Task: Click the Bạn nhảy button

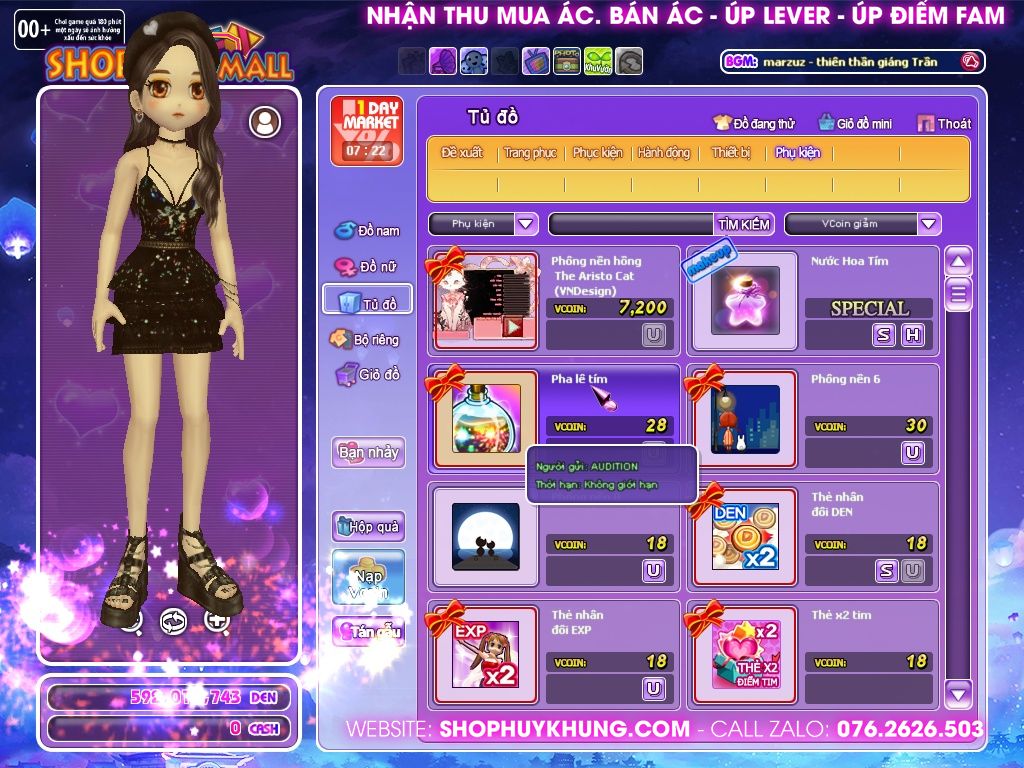Action: (x=368, y=452)
